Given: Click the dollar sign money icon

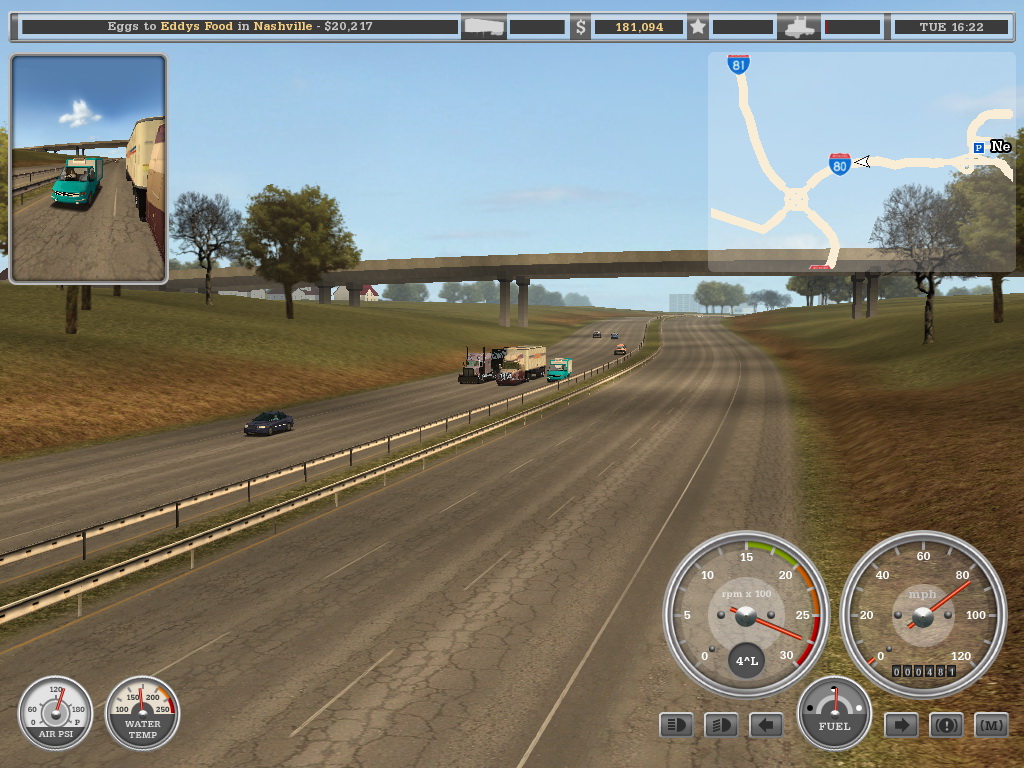Looking at the screenshot, I should coord(580,27).
